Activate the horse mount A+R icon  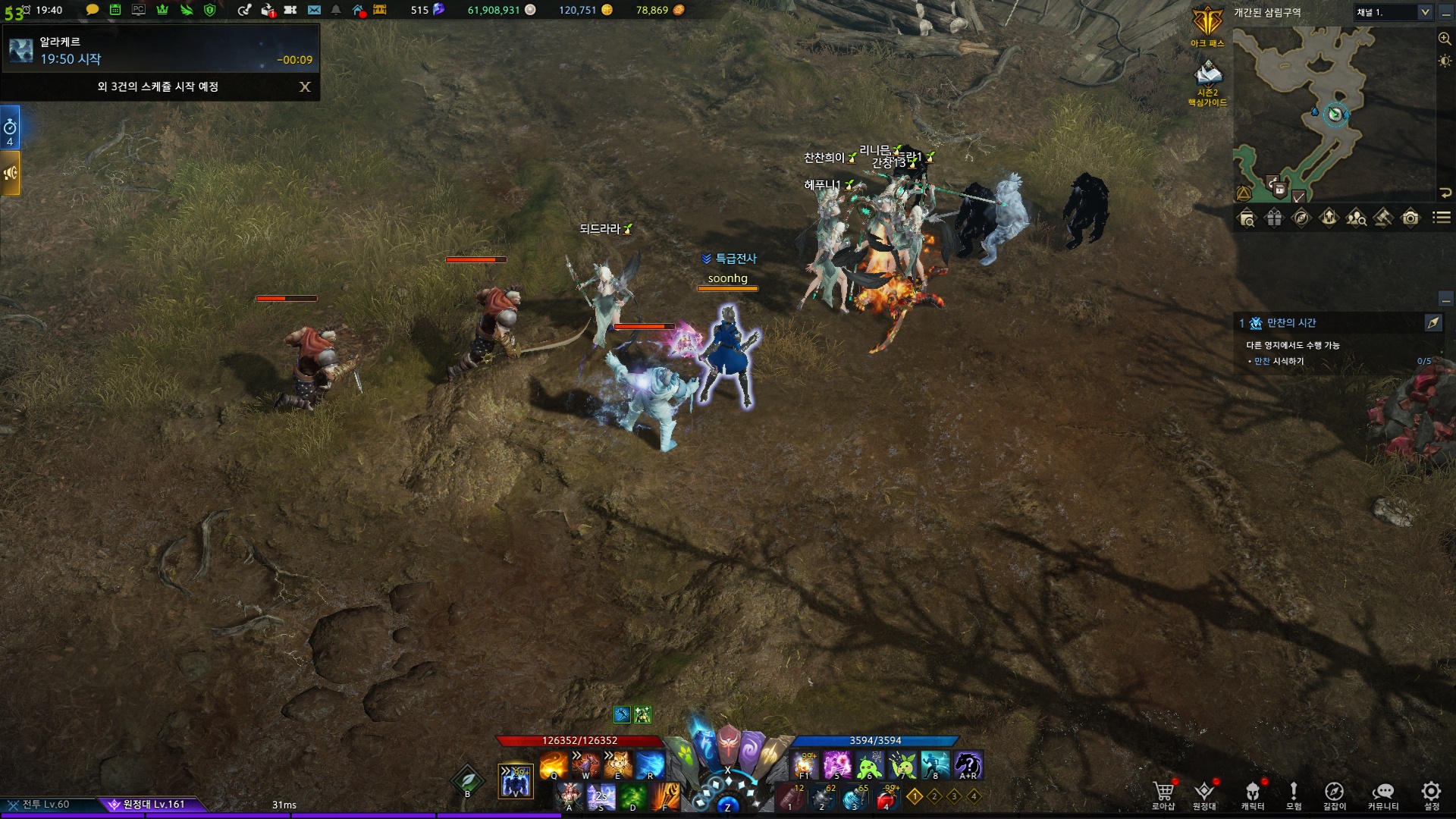click(x=968, y=764)
